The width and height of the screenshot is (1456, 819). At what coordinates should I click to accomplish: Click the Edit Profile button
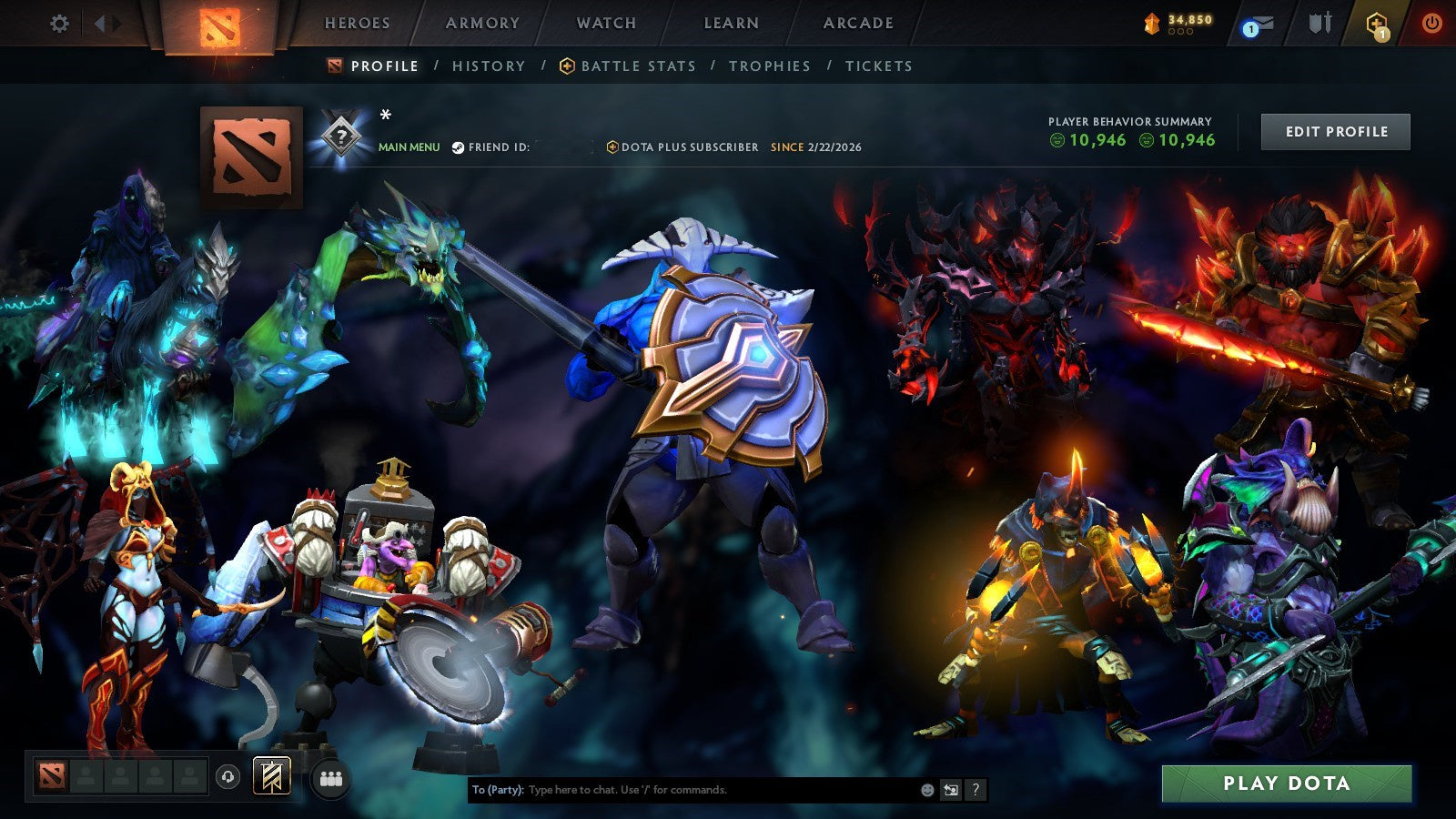tap(1335, 131)
